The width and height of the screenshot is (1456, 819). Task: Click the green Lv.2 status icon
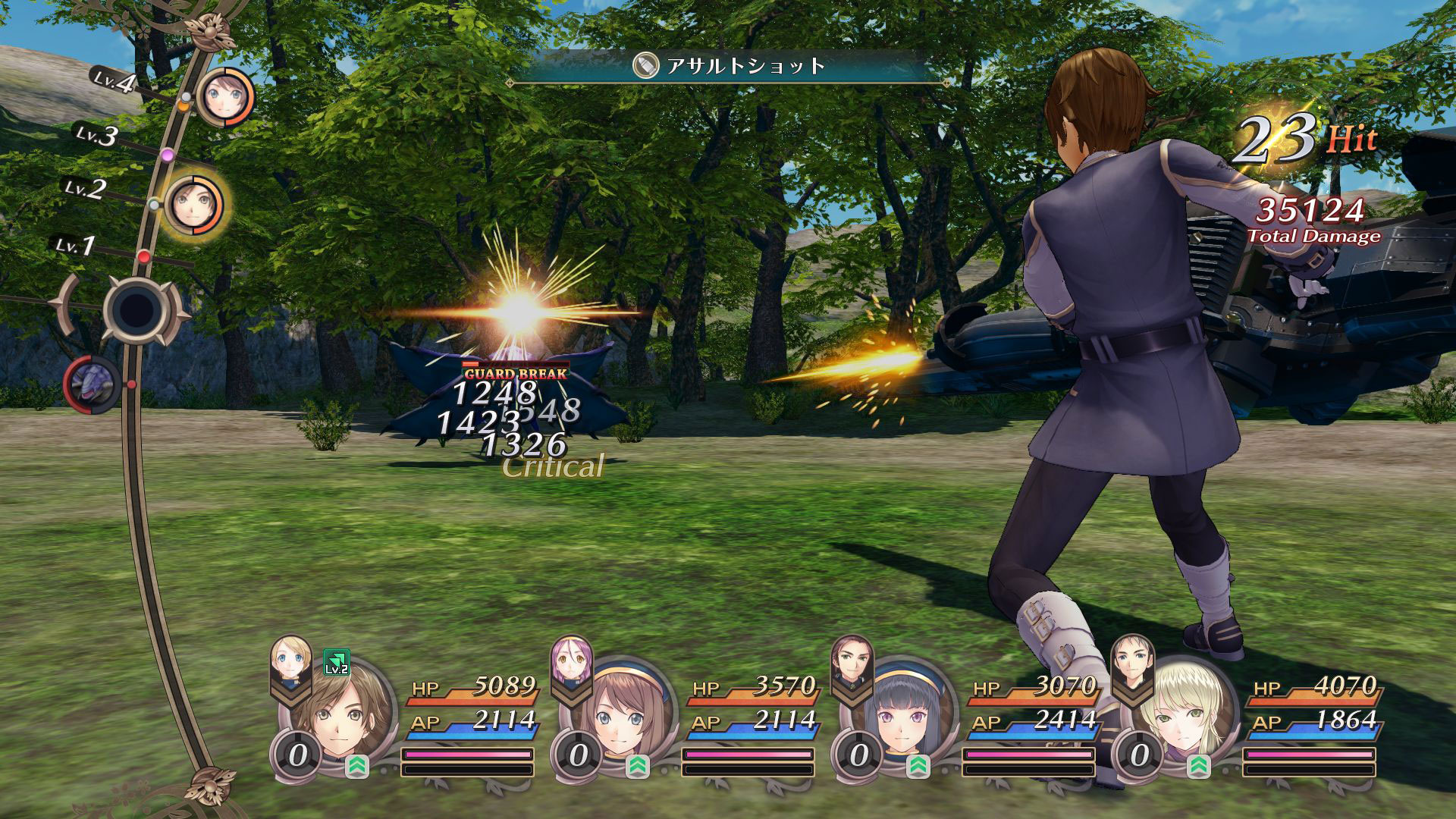[336, 662]
